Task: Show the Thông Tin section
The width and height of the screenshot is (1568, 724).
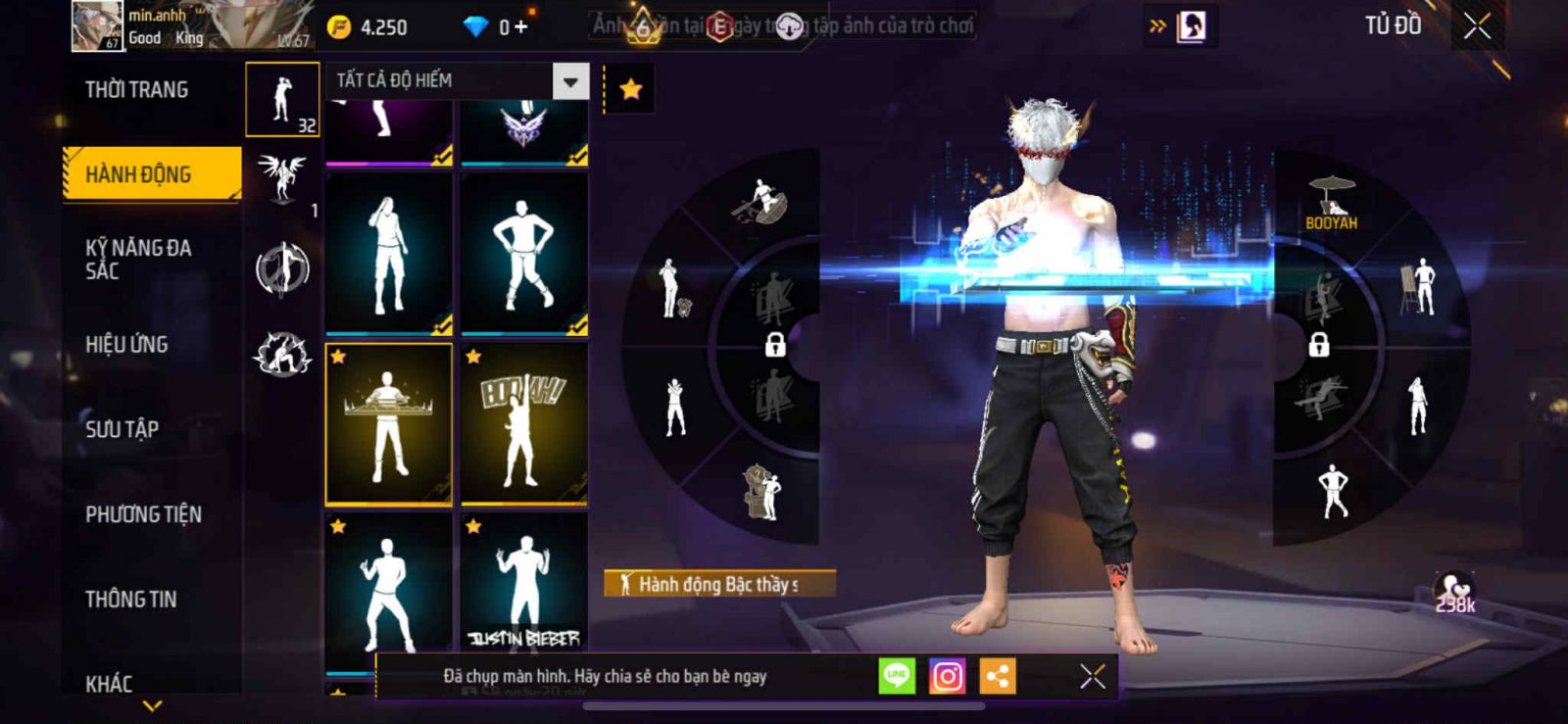Action: [130, 599]
